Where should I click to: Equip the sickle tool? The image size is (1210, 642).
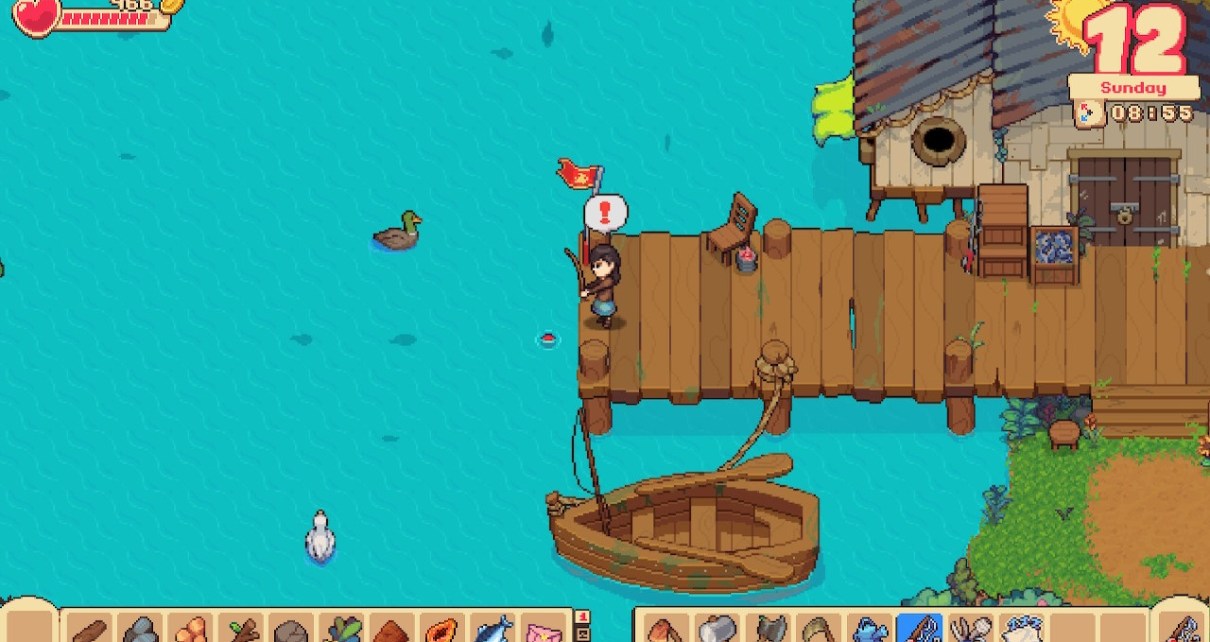coord(816,630)
